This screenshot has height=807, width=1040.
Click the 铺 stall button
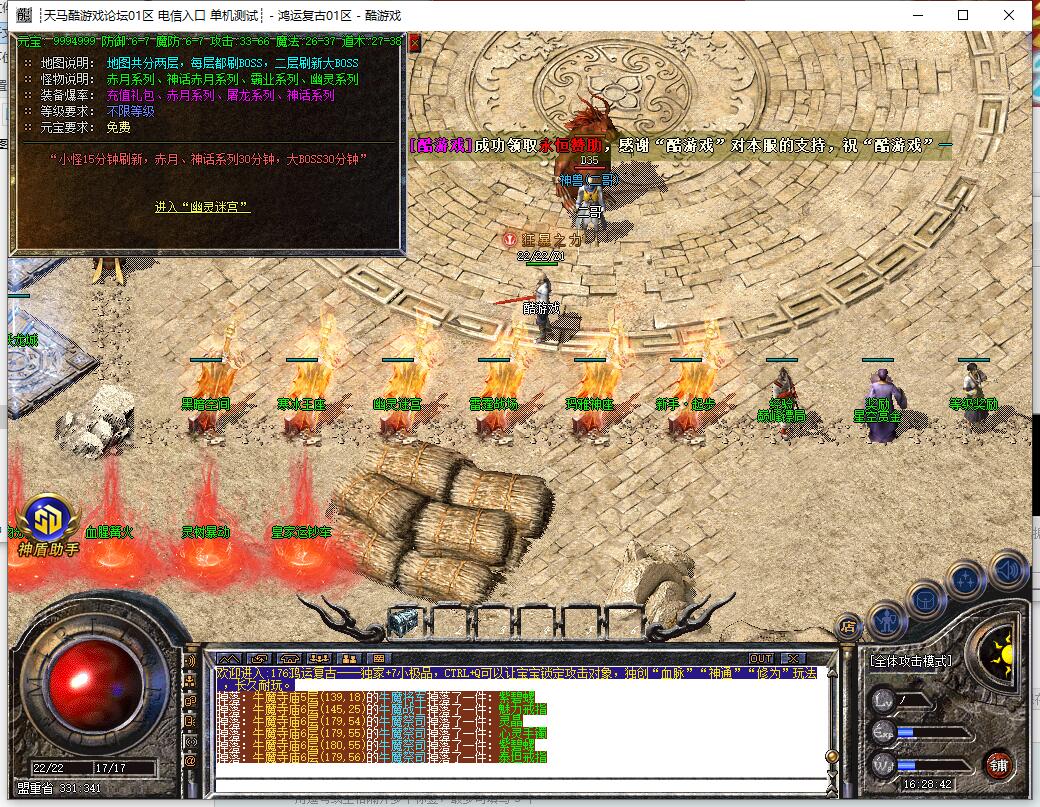coord(997,768)
